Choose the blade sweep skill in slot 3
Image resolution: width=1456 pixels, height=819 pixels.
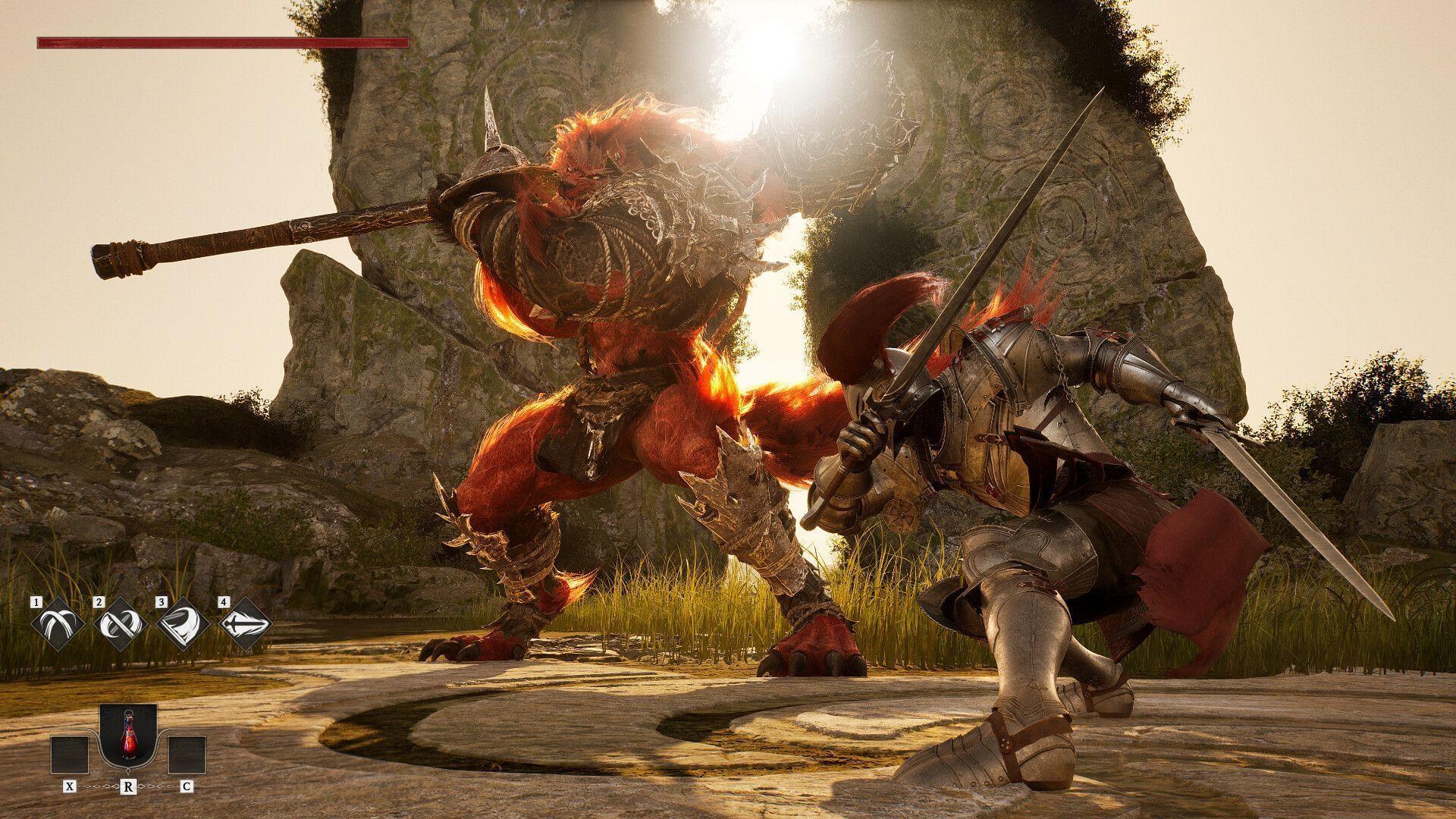(181, 623)
